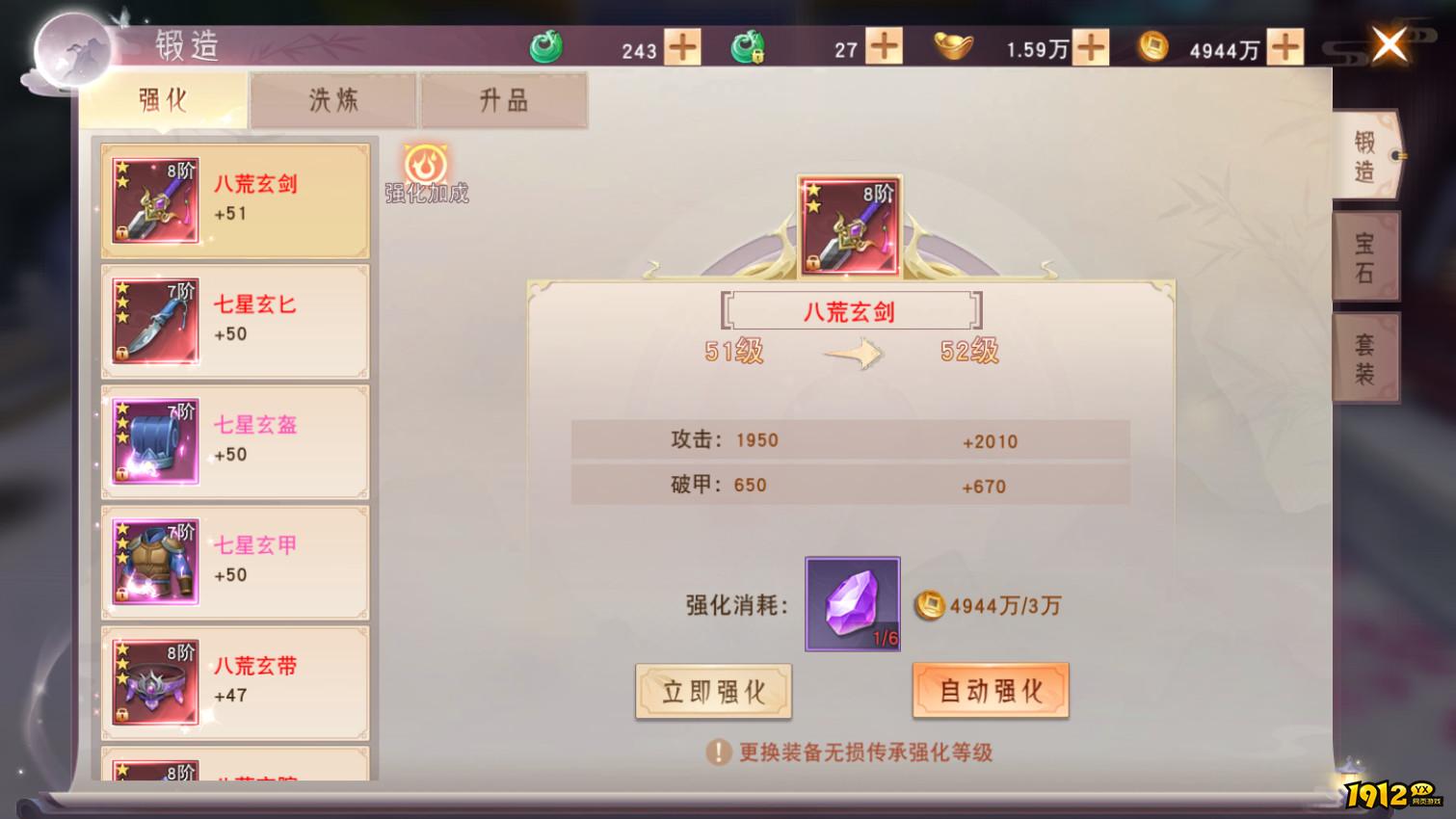Screen dimensions: 1456x819
Task: Click the plus beside the 243 currency
Action: coord(680,44)
